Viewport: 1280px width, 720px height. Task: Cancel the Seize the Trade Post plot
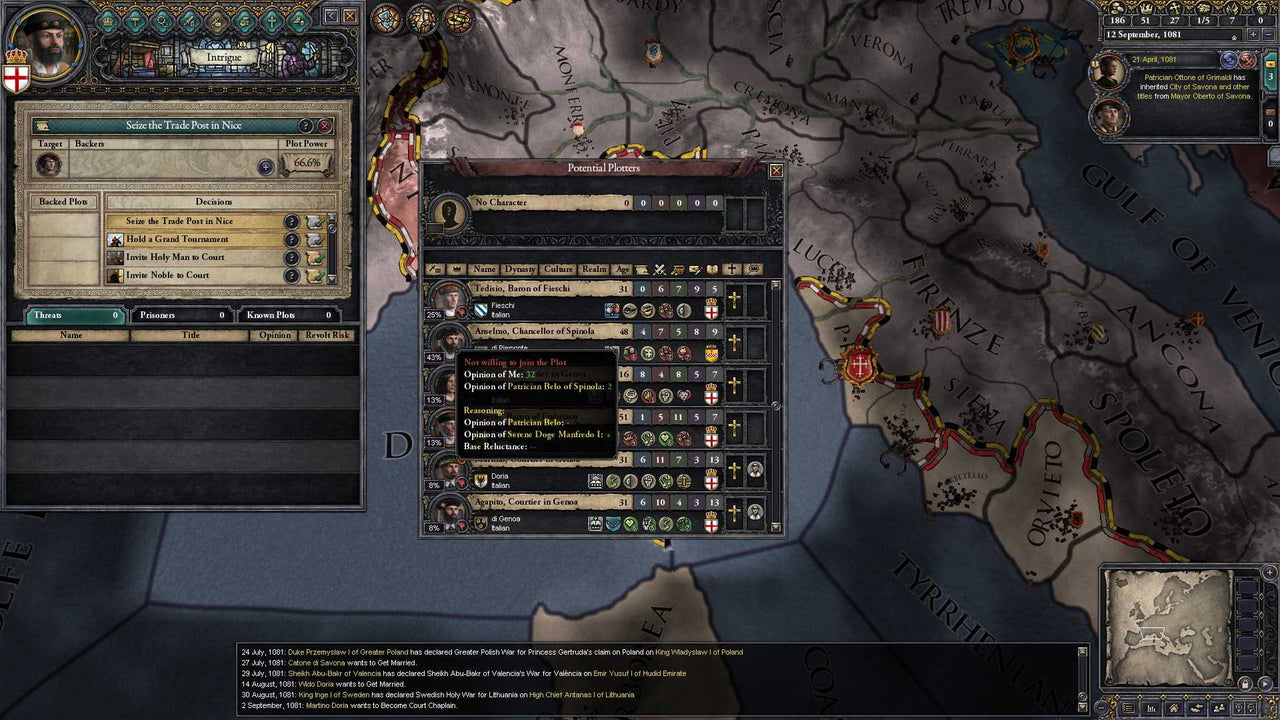(325, 126)
